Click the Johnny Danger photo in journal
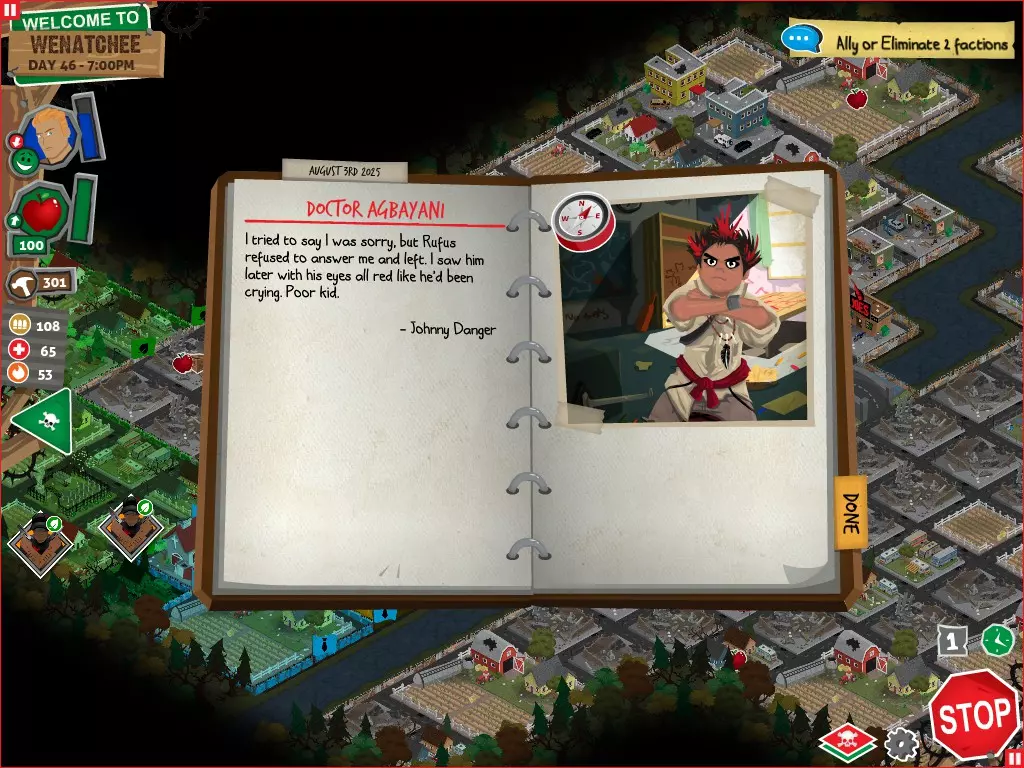 [x=687, y=310]
